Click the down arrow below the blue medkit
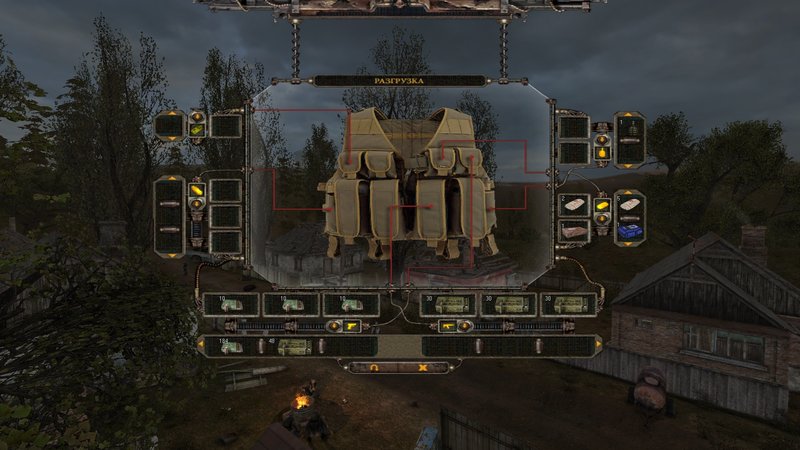Image resolution: width=800 pixels, height=450 pixels. coord(630,243)
